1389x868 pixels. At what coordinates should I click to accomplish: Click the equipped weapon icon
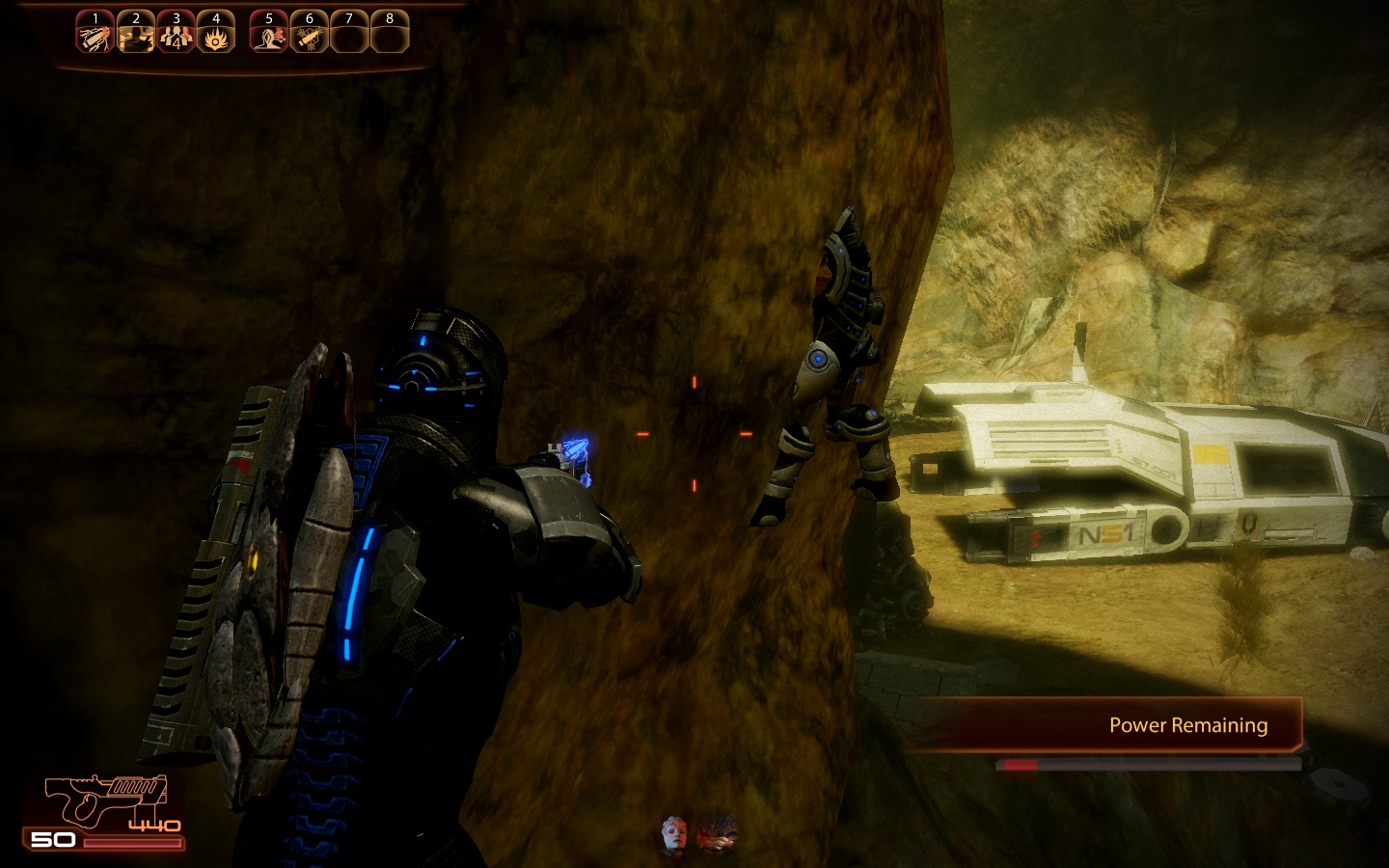click(106, 800)
